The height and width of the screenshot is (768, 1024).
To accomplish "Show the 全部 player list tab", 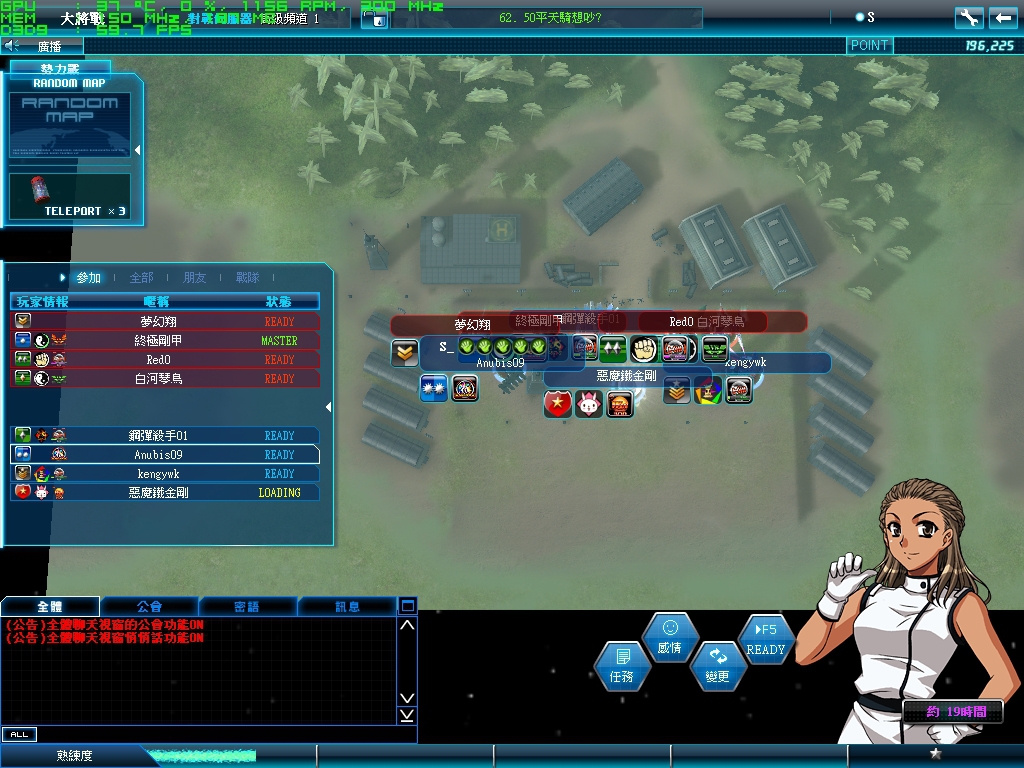I will tap(142, 278).
